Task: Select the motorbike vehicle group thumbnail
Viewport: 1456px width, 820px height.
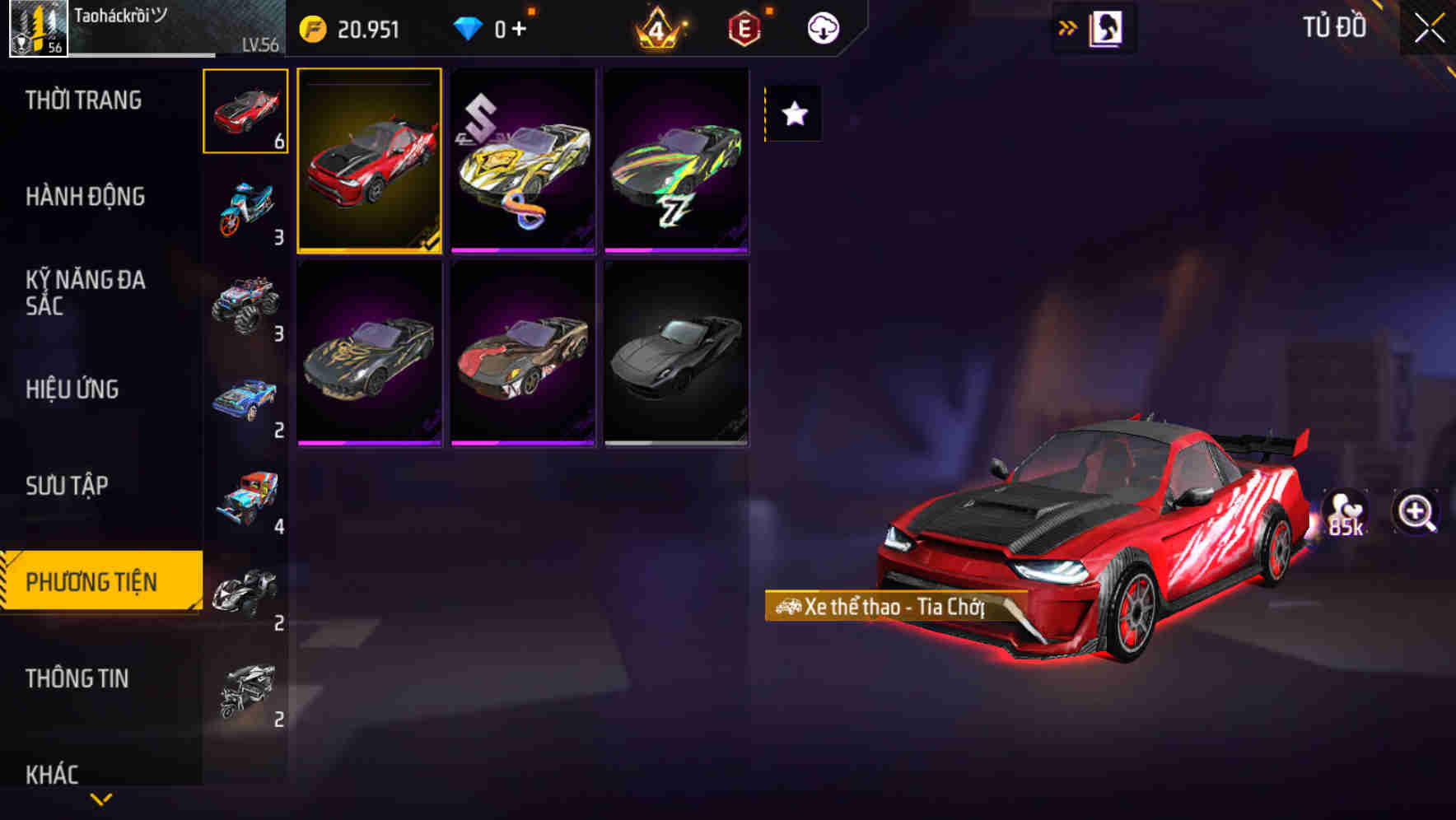Action: (245, 203)
